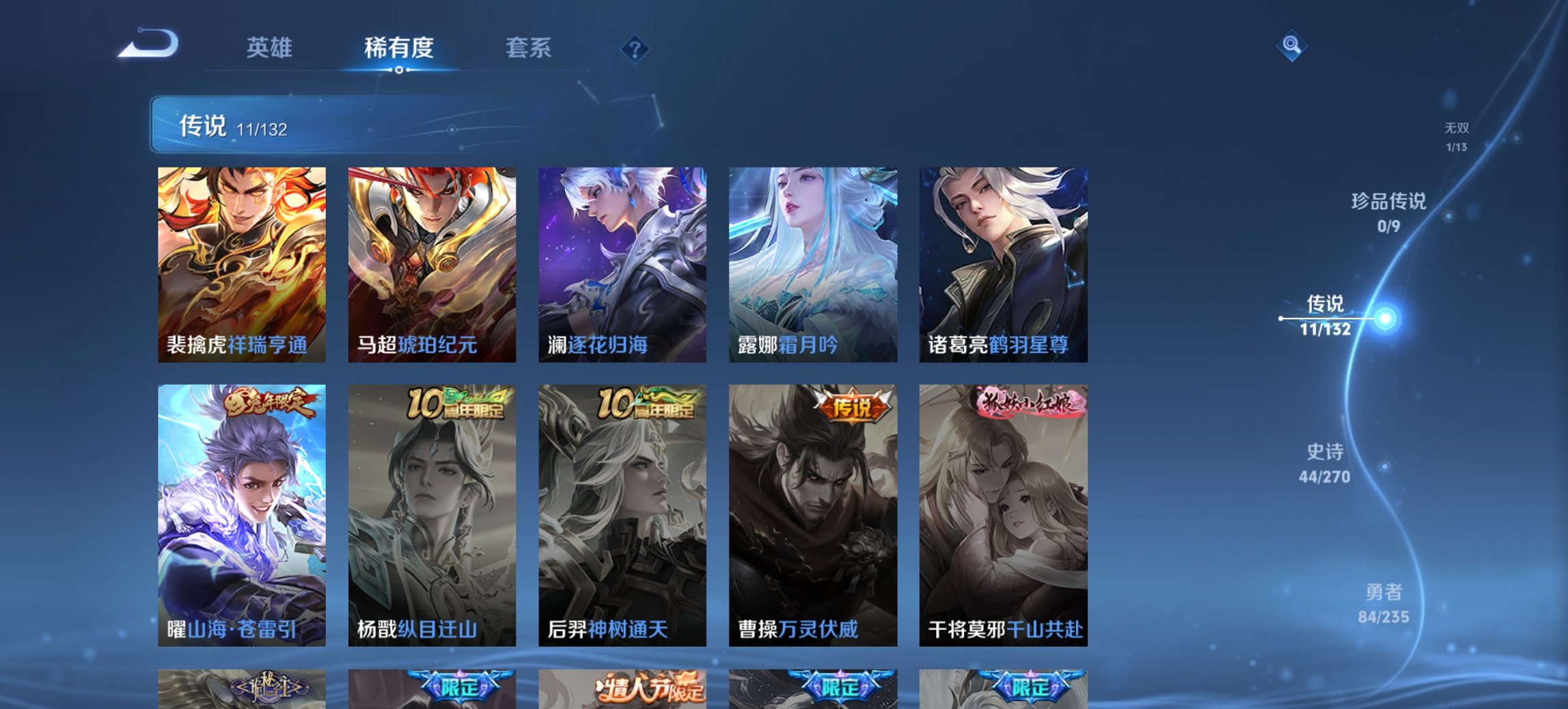
Task: Select the 稀有度 tab
Action: [x=398, y=48]
